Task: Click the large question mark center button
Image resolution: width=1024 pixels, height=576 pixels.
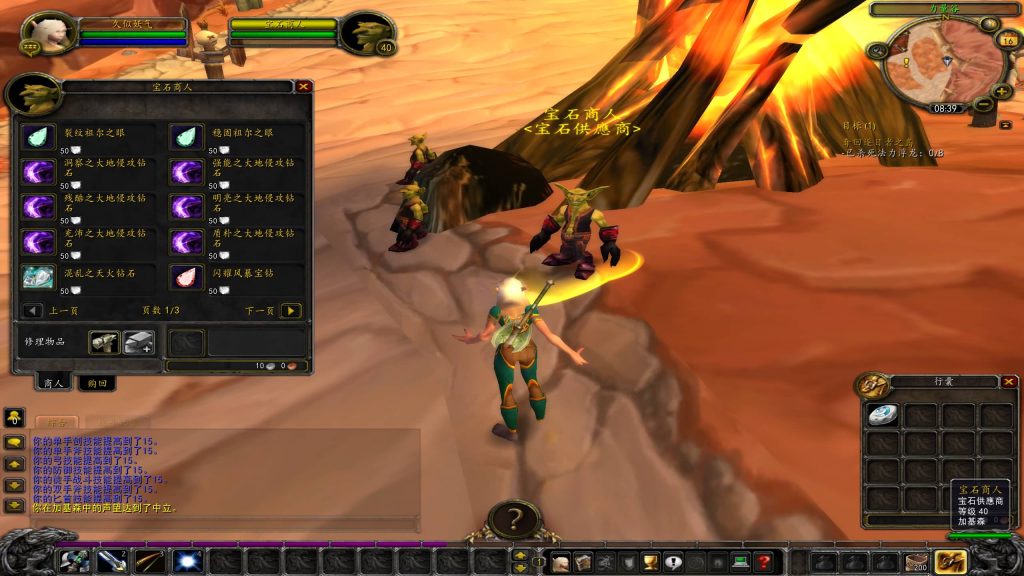Action: point(515,520)
